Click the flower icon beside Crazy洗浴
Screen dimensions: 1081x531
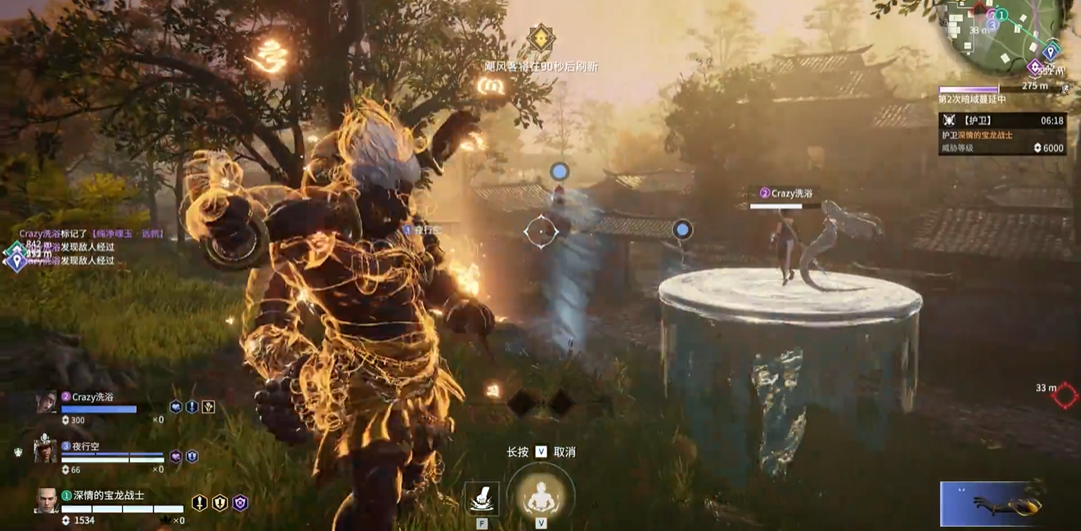pos(208,407)
